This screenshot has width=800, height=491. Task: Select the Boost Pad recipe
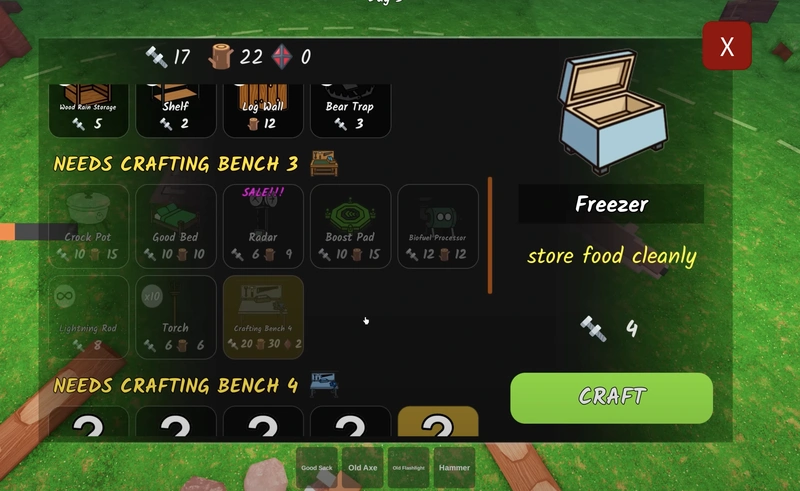(x=349, y=227)
